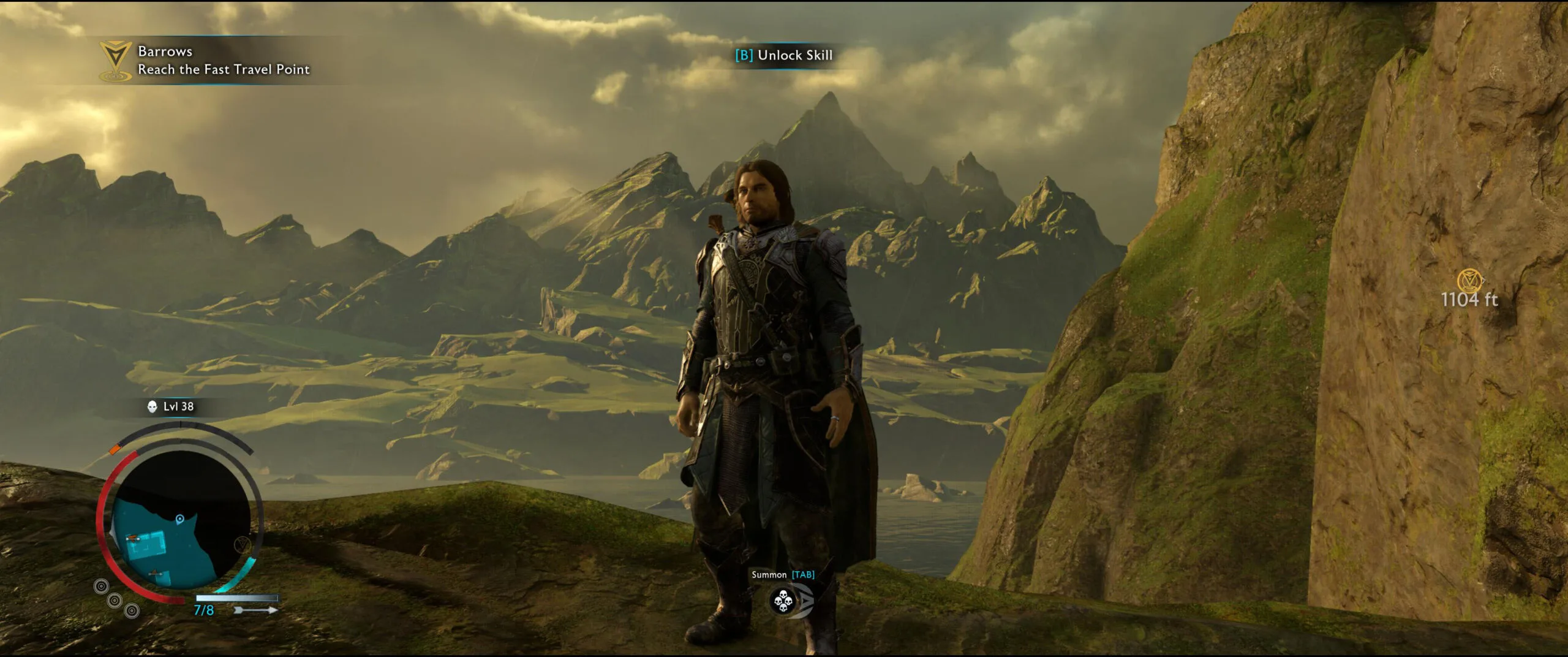Click the arrow ammo icon

[255, 610]
